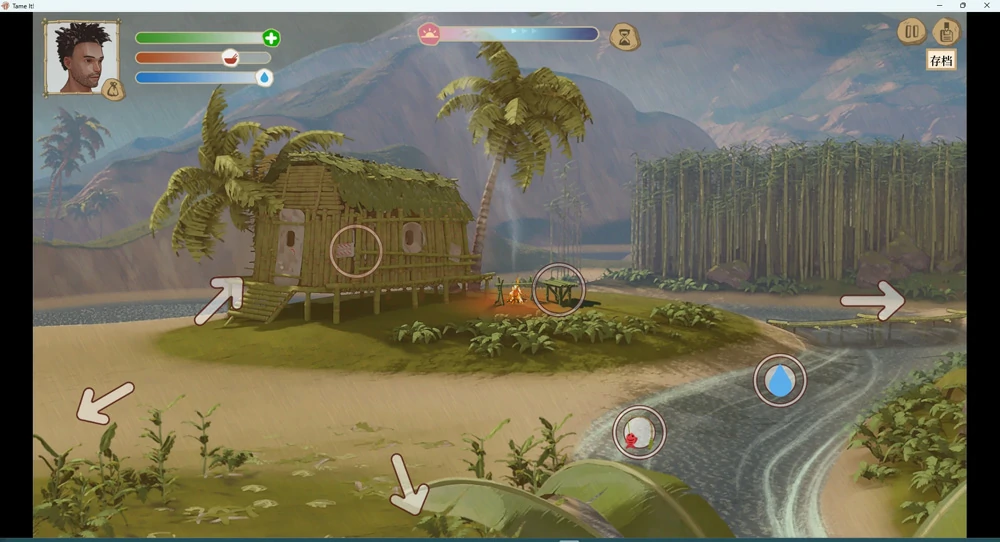Take the down arrow to the lower area
1000x542 pixels.
(x=409, y=484)
